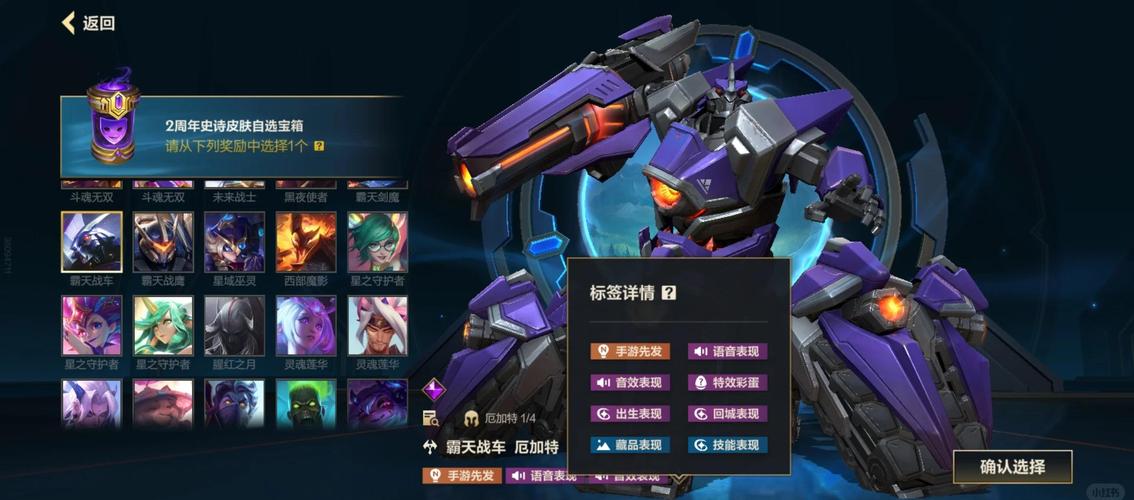Click the 出生表现 tag in the popup
Image resolution: width=1134 pixels, height=500 pixels.
point(630,414)
